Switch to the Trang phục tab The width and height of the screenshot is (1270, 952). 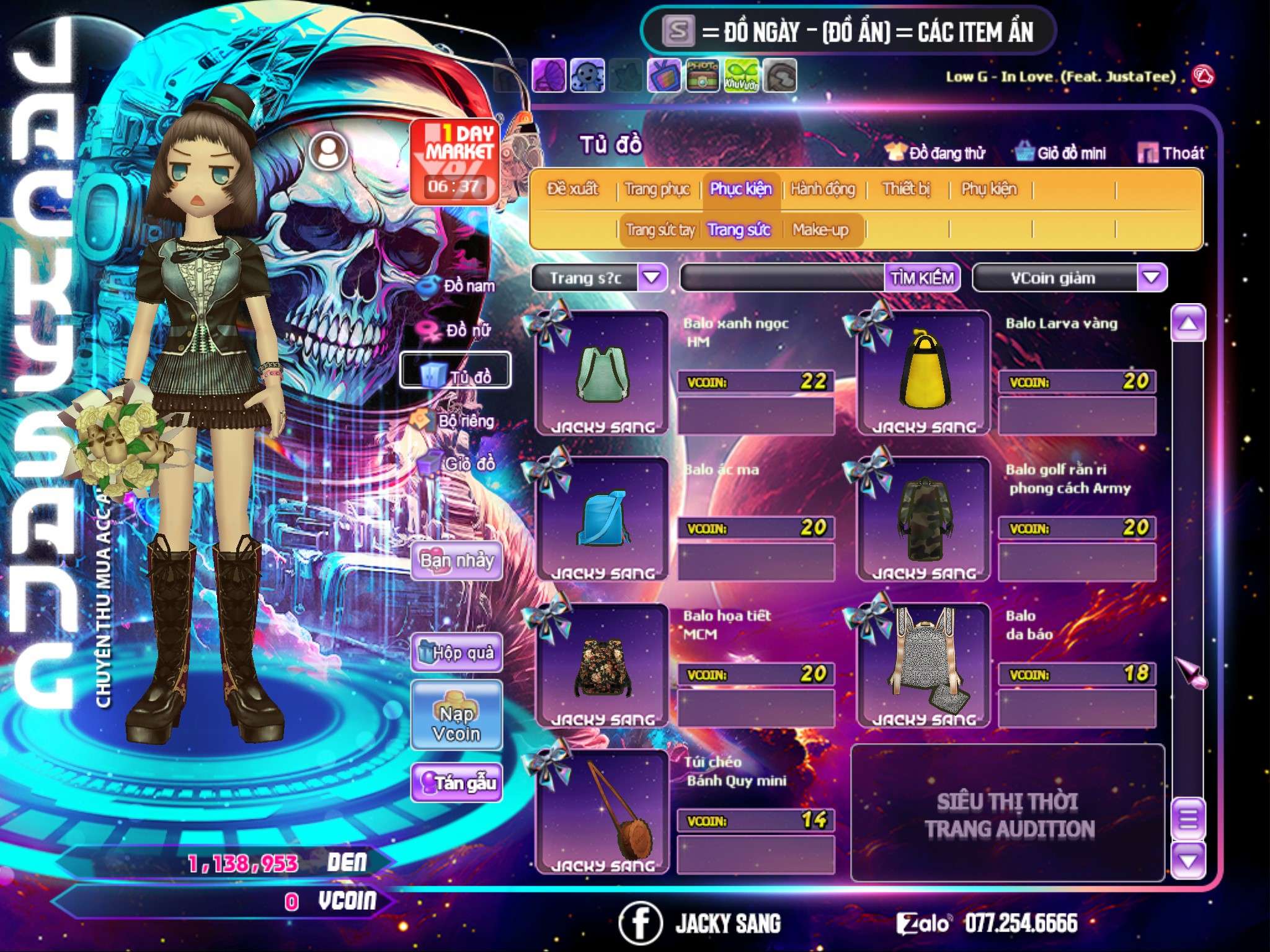[x=657, y=188]
